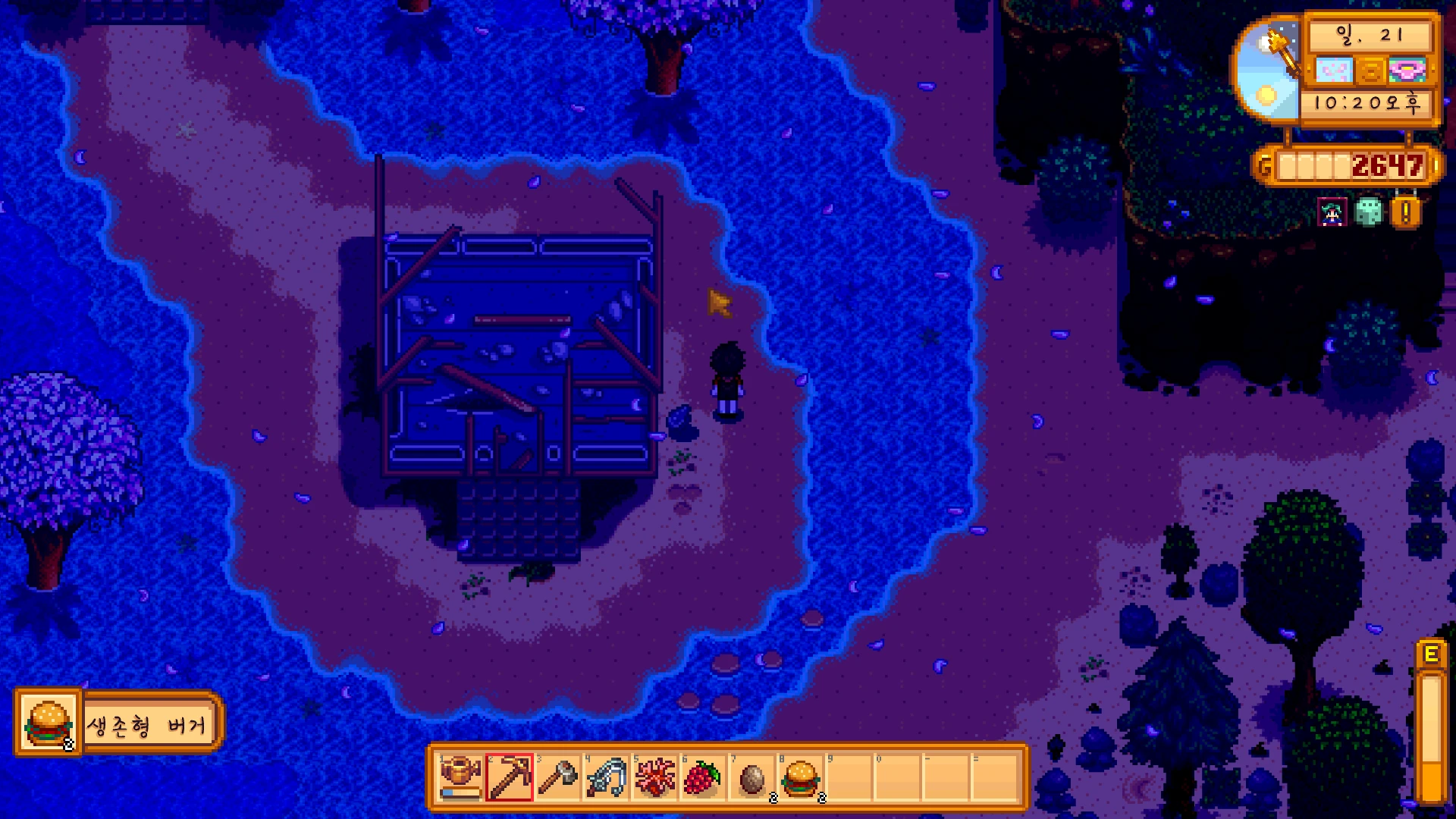The width and height of the screenshot is (1456, 819).
Task: Select the red berry hotbar slot
Action: click(x=703, y=777)
